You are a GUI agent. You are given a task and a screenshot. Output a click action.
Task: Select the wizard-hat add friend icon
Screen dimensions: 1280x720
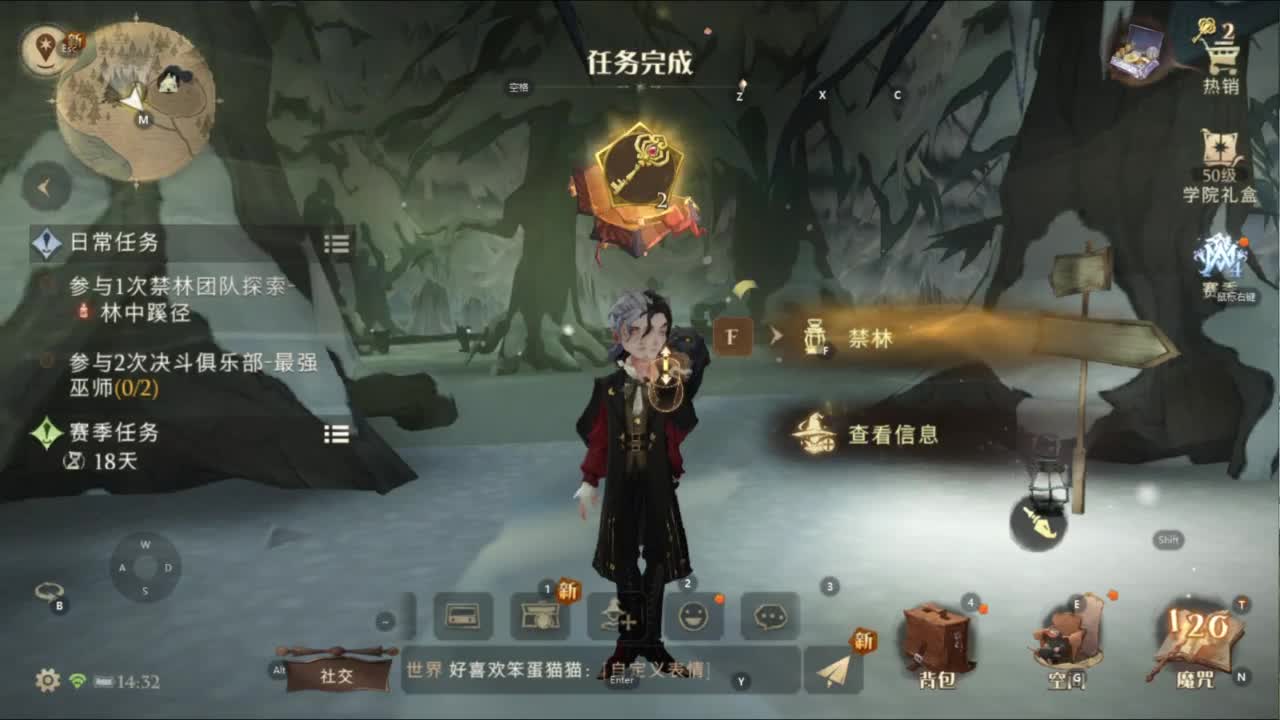click(x=617, y=617)
